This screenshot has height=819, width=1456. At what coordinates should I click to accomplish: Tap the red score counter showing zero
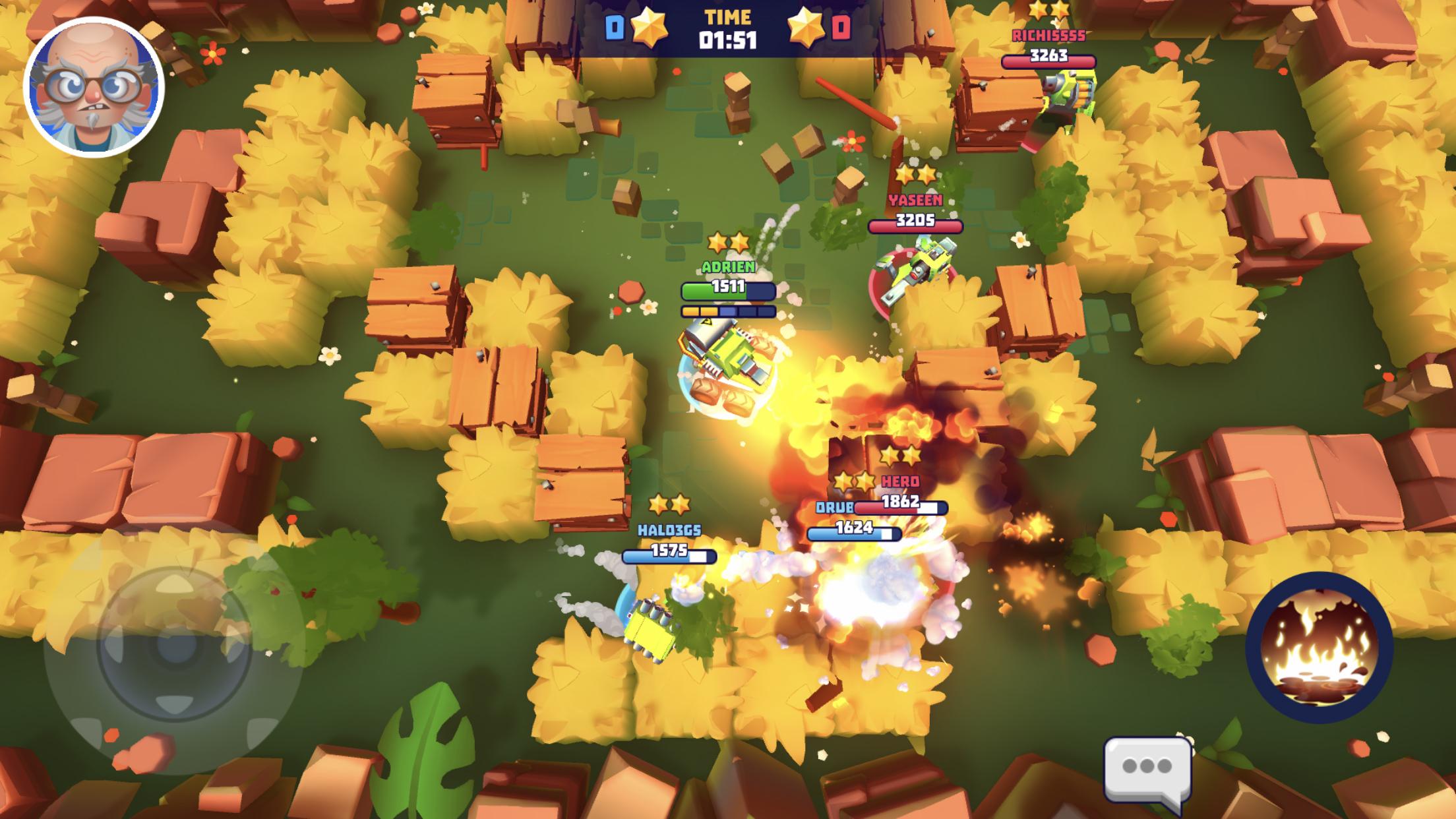[x=839, y=26]
